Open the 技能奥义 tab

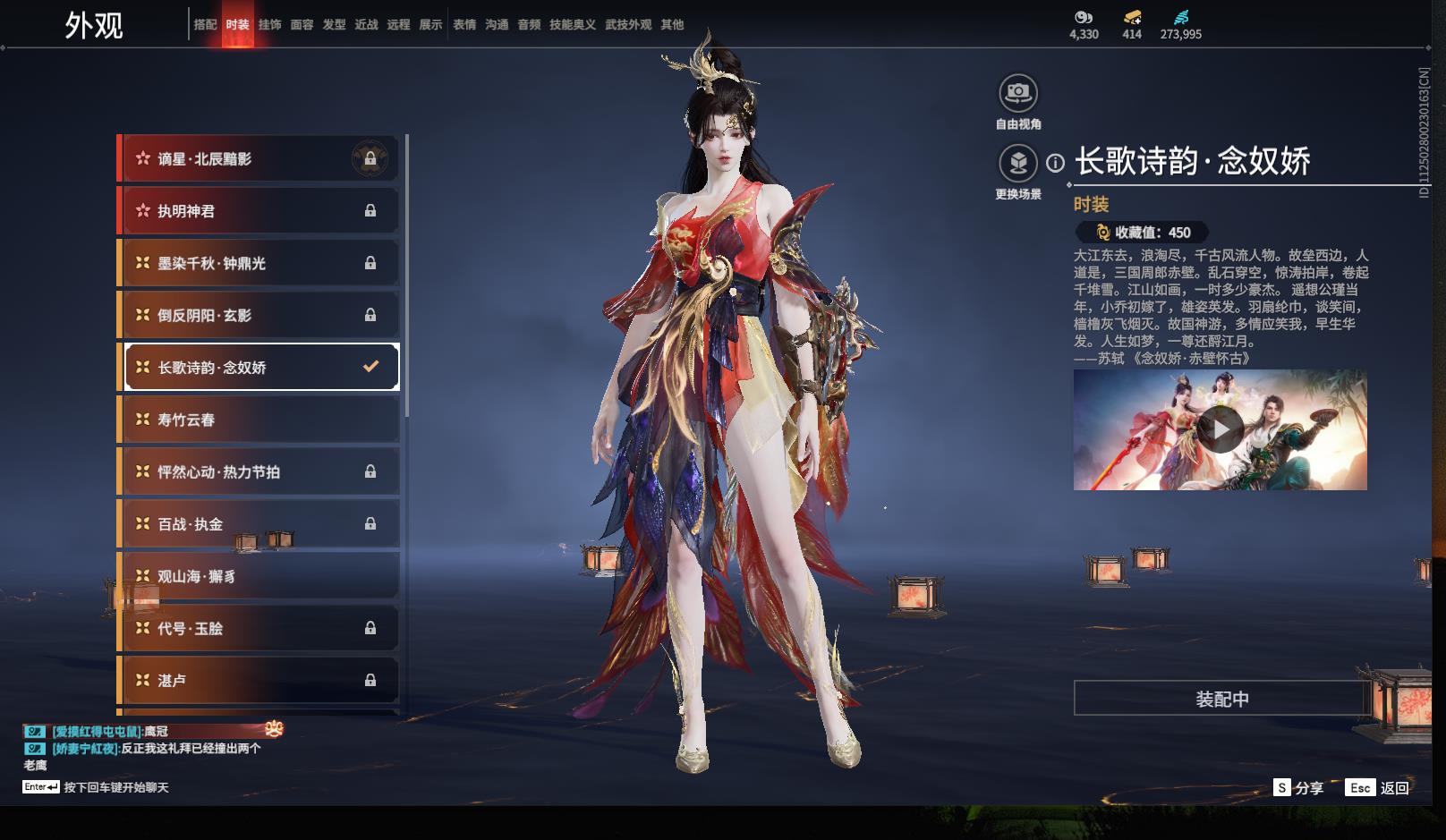coord(572,25)
